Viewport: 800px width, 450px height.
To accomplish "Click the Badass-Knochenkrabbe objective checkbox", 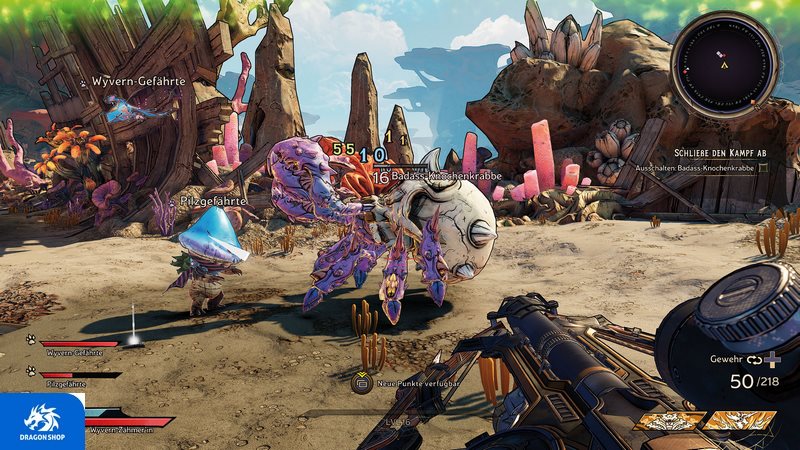I will click(x=764, y=168).
